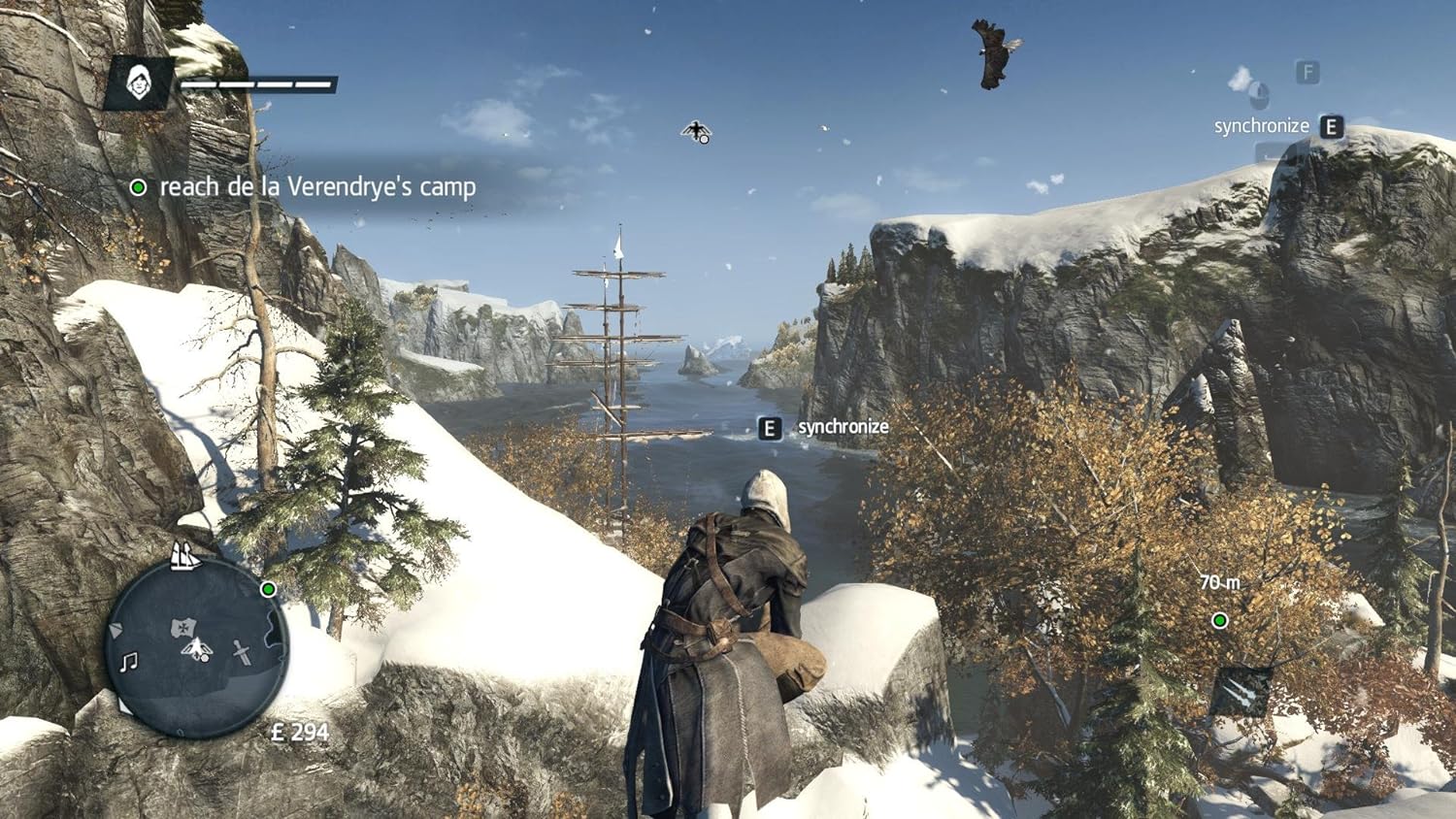Screen dimensions: 1456x819
Task: Select the music note marker on minimap
Action: (x=128, y=662)
